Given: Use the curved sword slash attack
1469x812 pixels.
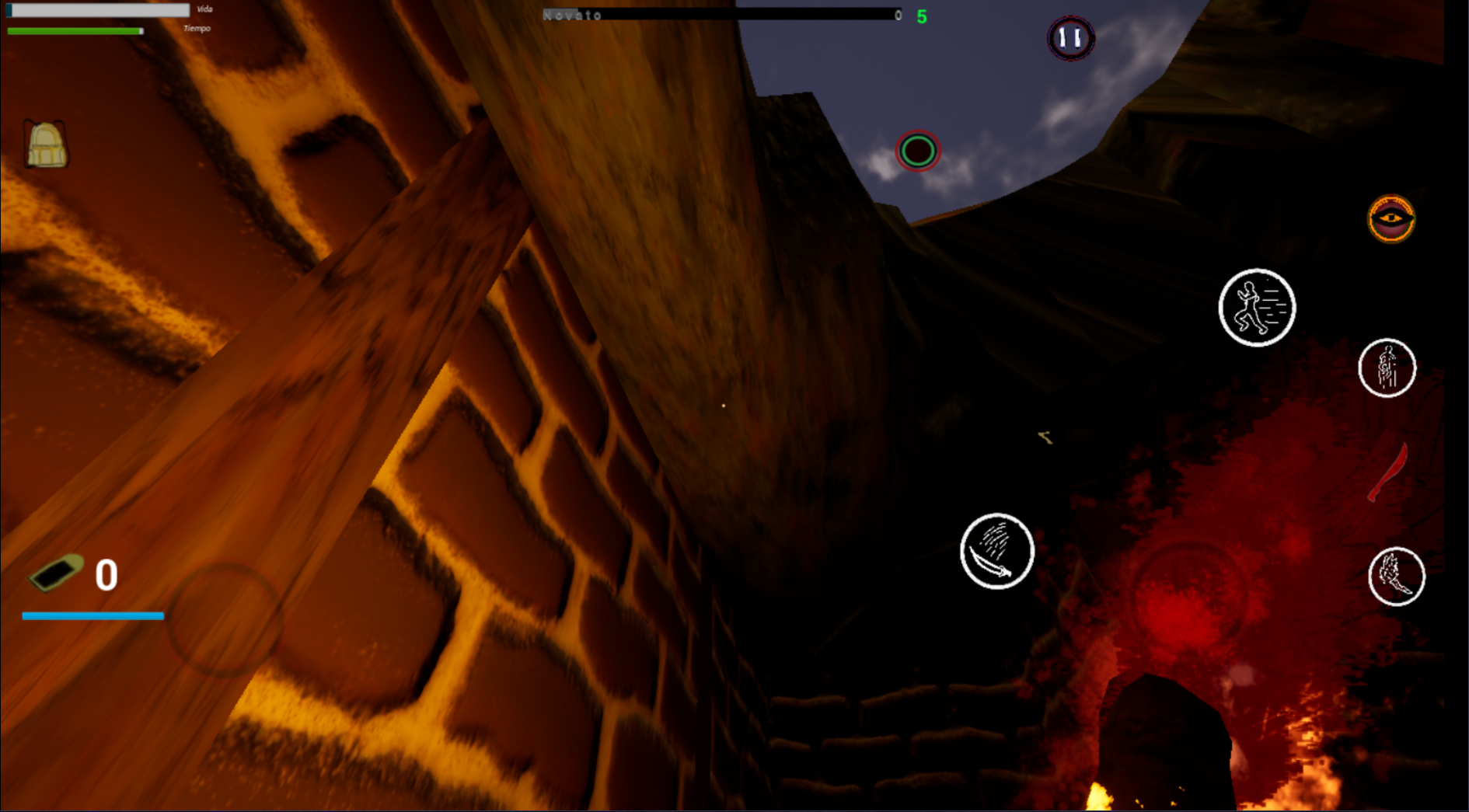Looking at the screenshot, I should point(996,551).
